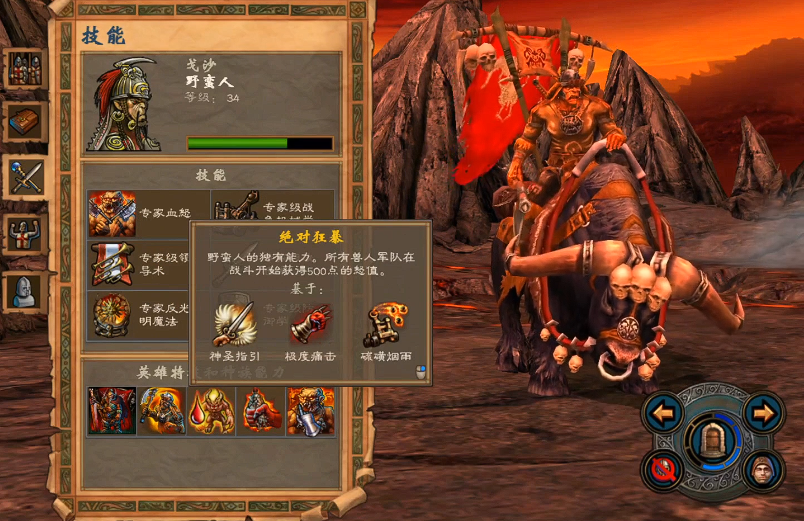Select the 专家血怒 skill icon
This screenshot has height=521, width=804.
point(112,213)
